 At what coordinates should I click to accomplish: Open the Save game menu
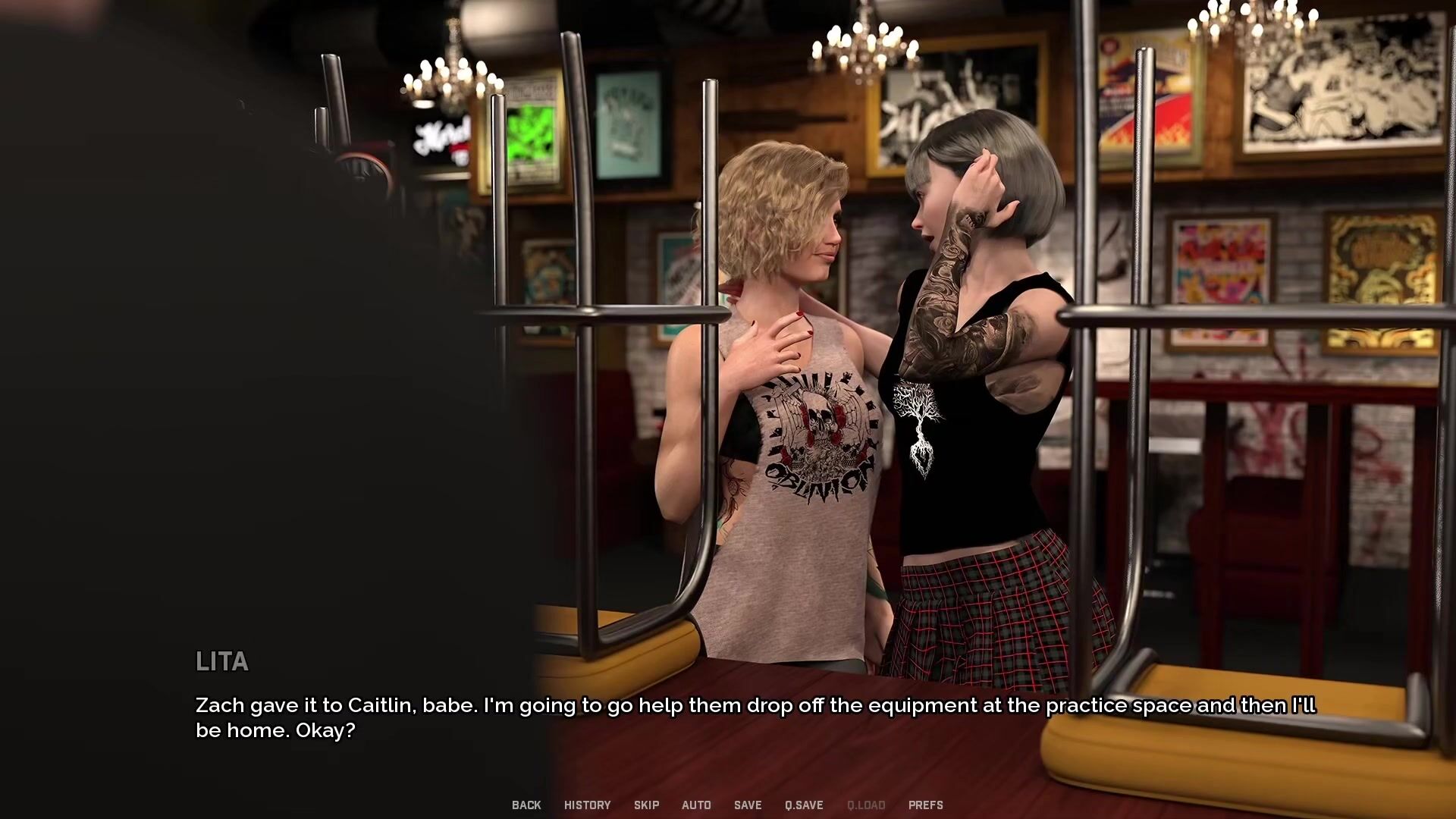747,805
